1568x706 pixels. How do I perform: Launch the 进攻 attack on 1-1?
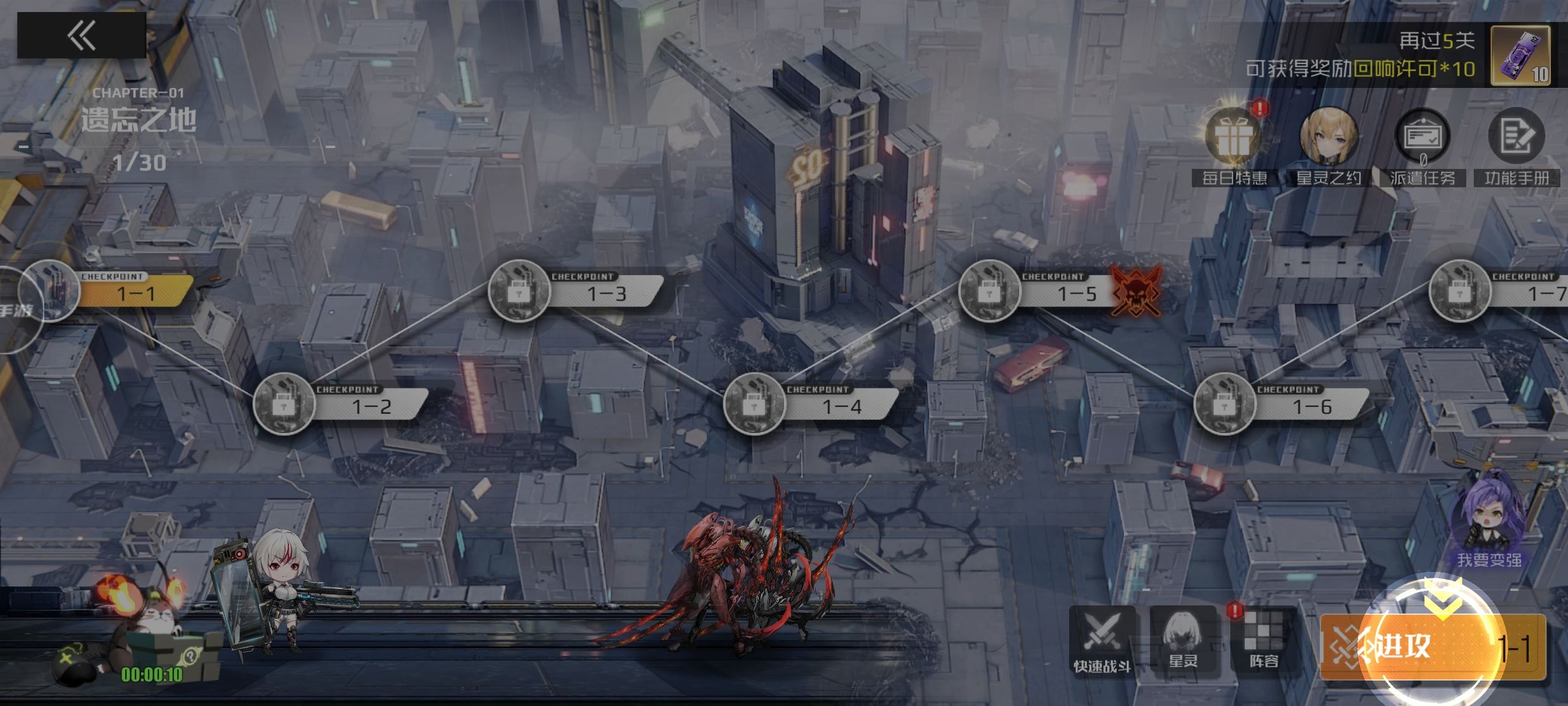coord(1433,648)
